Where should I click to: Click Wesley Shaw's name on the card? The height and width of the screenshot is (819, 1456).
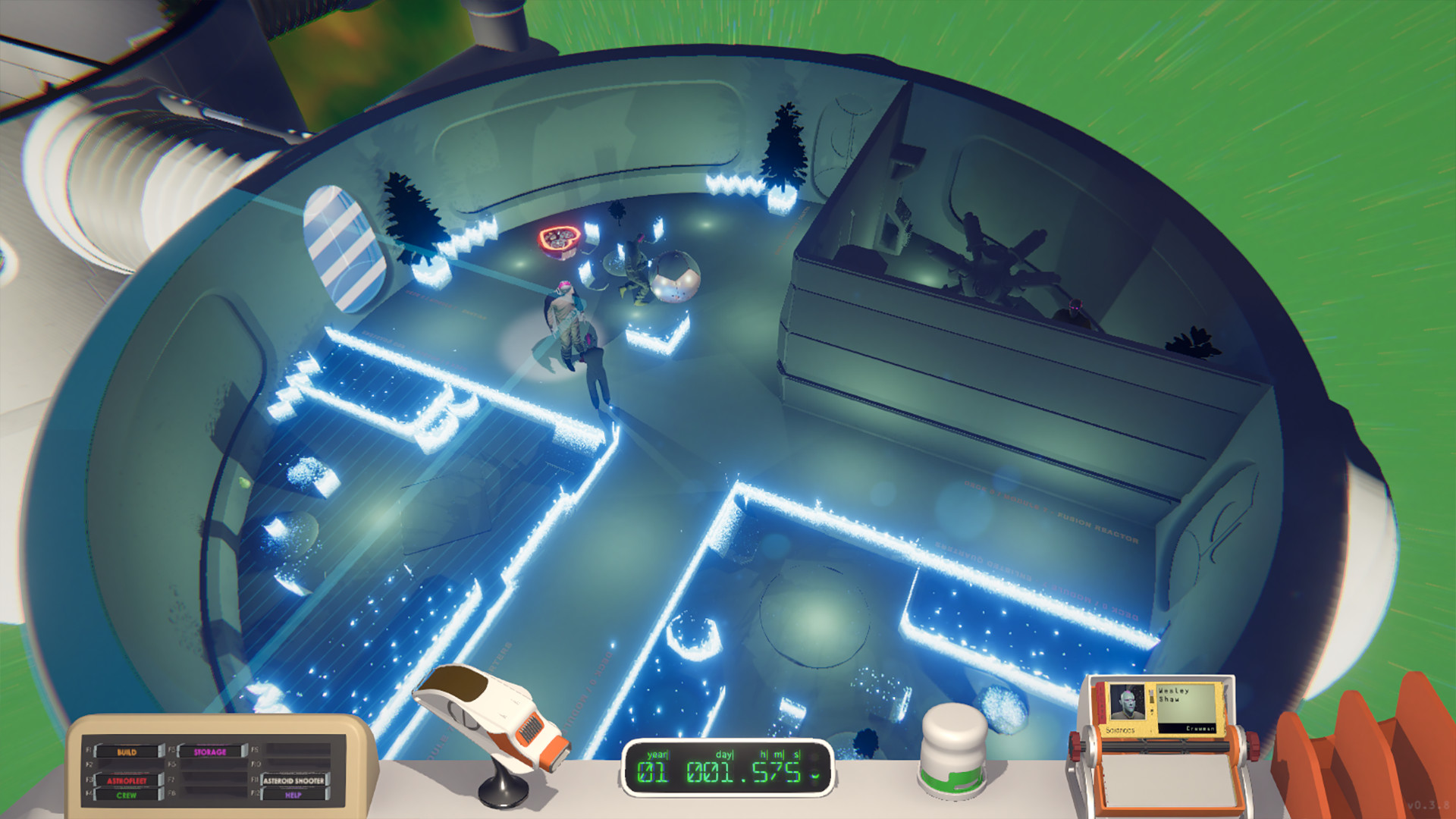point(1174,695)
